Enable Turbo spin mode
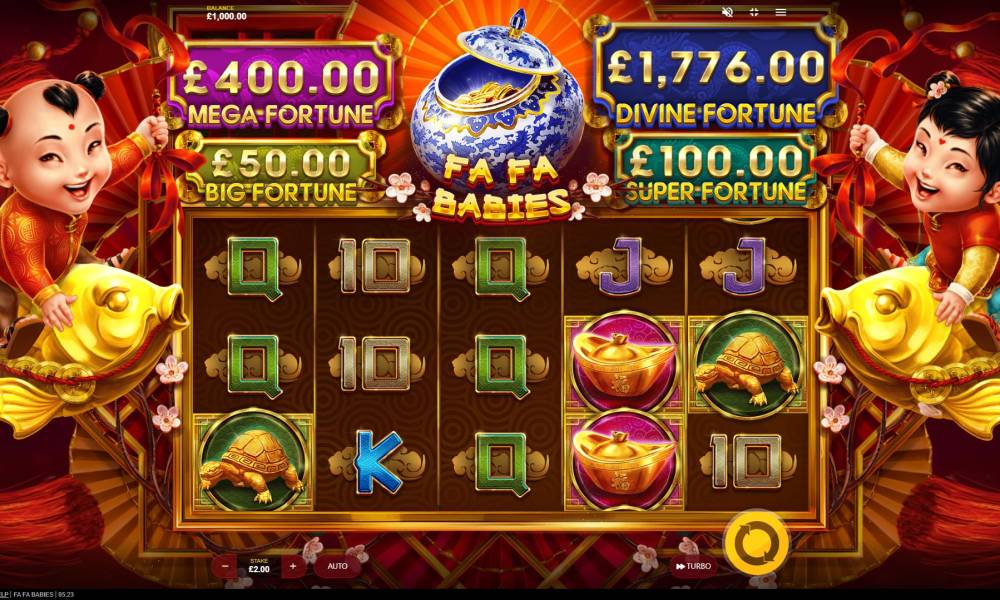The image size is (1000, 600). (693, 566)
